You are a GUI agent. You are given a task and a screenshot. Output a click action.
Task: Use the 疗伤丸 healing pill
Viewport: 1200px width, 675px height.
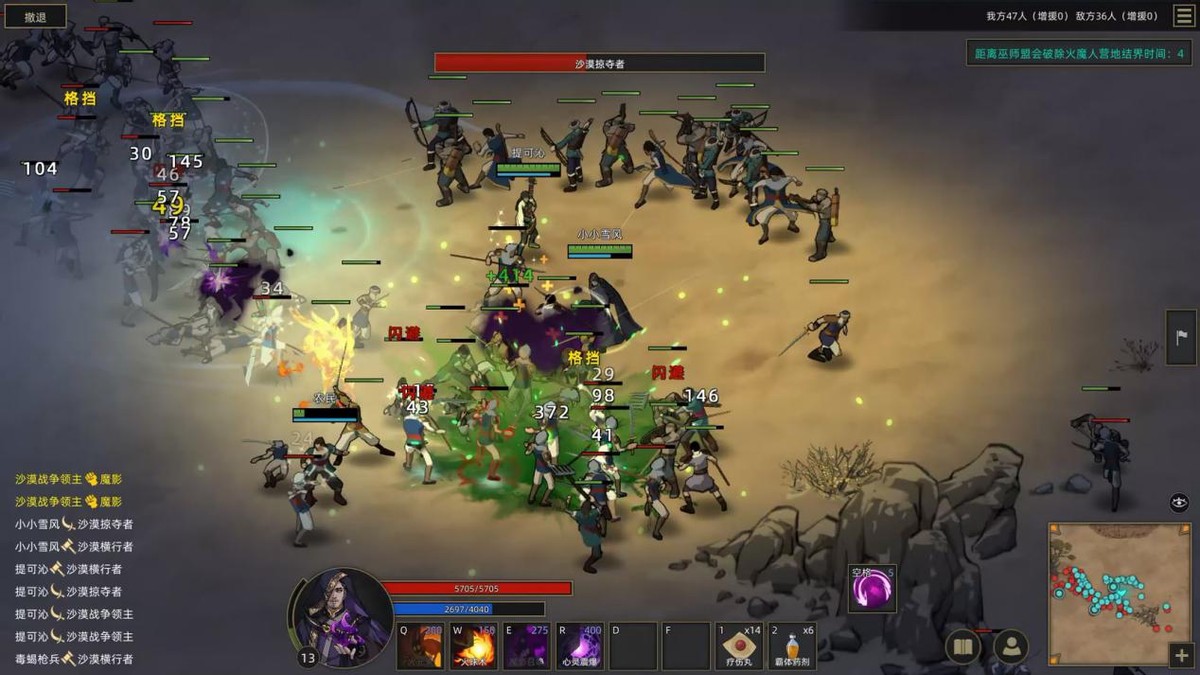point(740,647)
